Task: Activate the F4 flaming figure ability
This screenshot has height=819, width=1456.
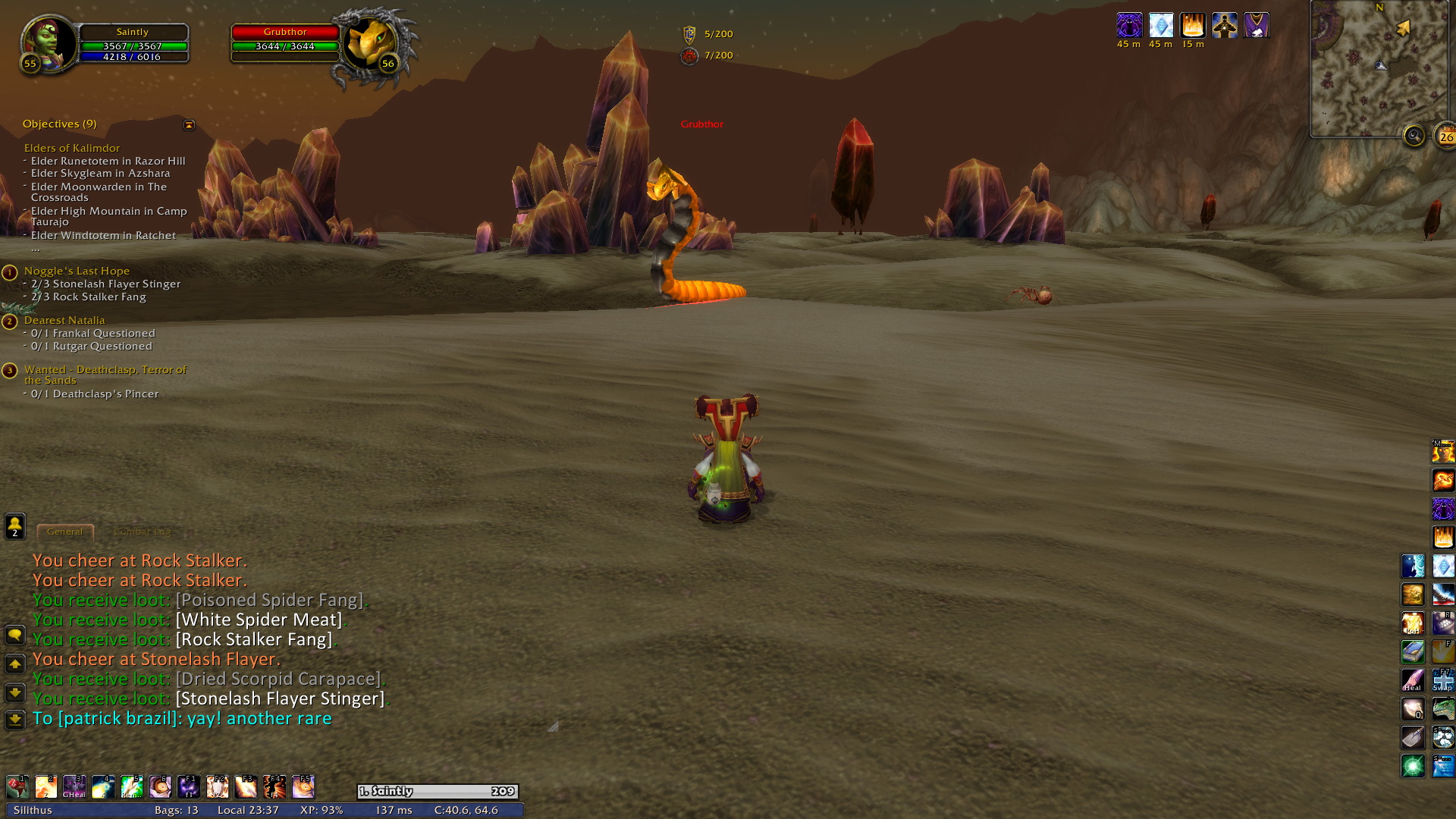Action: (275, 787)
